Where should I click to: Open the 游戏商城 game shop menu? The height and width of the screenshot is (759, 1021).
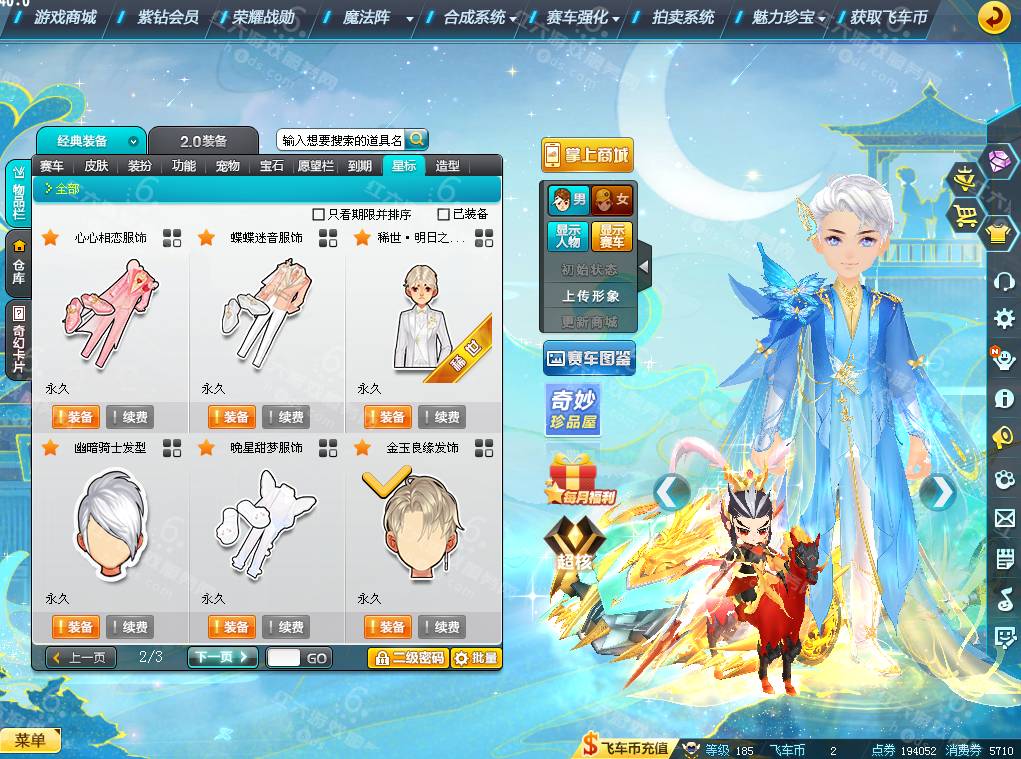(x=65, y=17)
